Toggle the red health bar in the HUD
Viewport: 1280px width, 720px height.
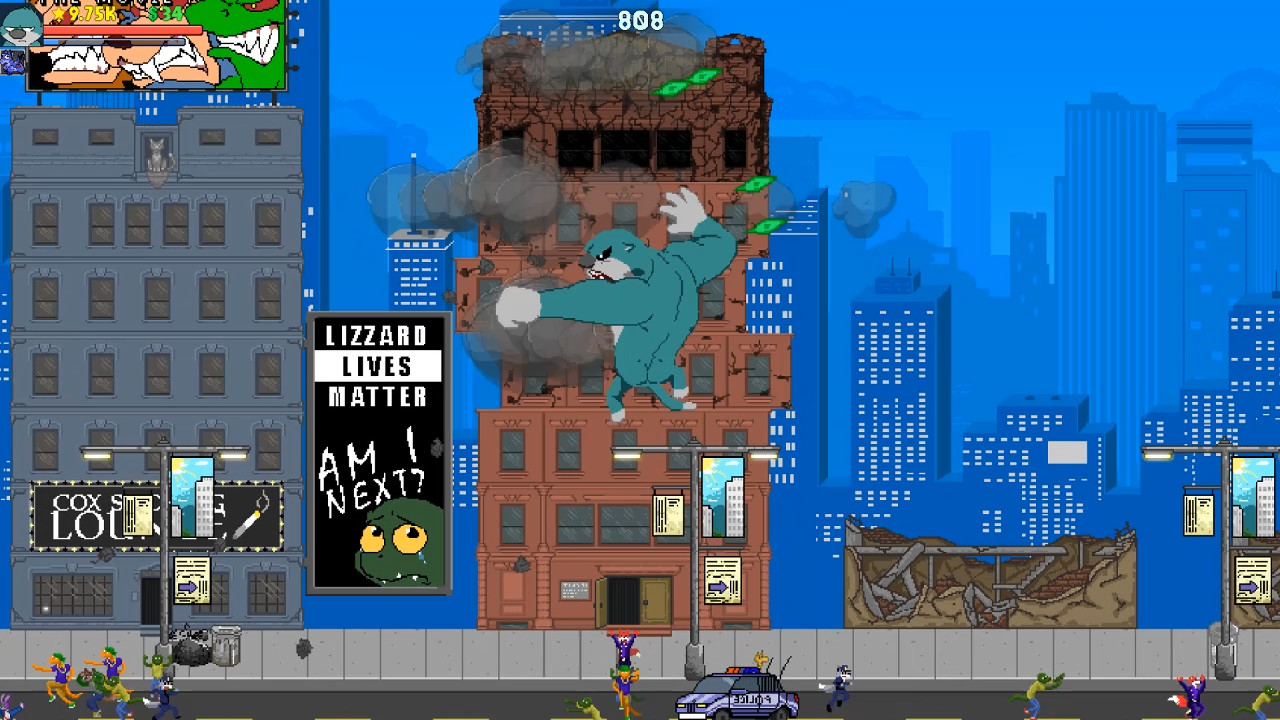pyautogui.click(x=122, y=31)
